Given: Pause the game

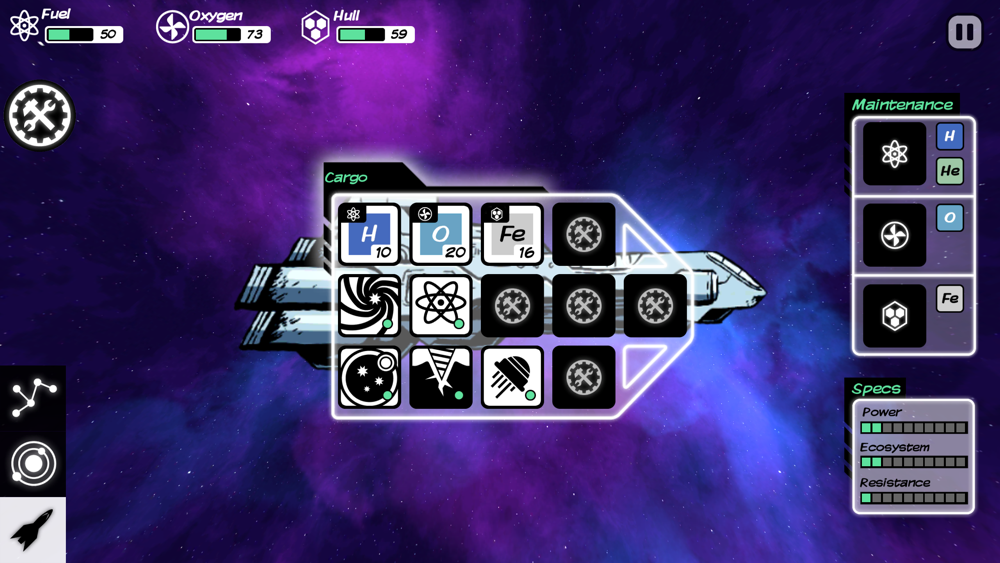Looking at the screenshot, I should pos(964,32).
